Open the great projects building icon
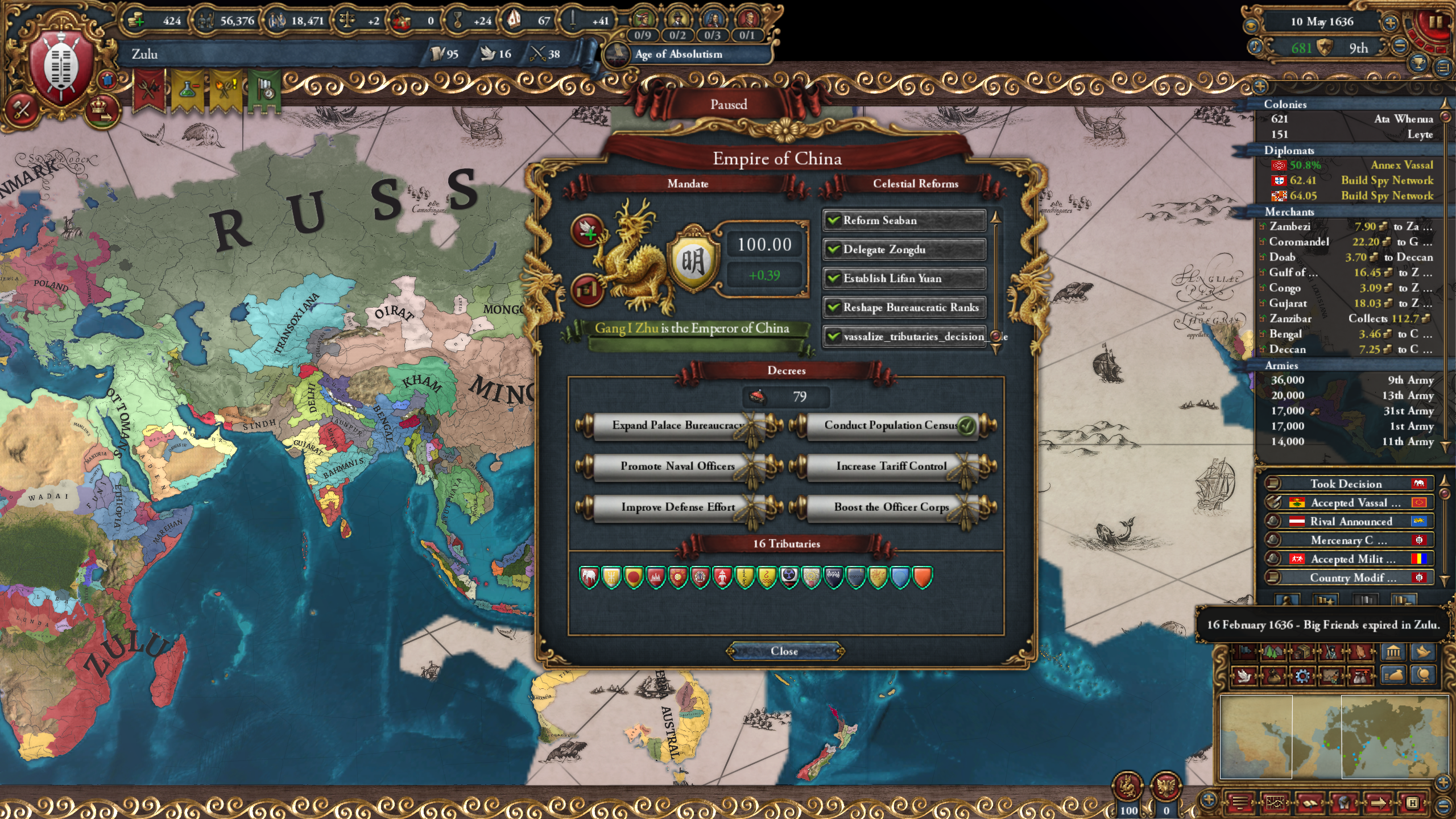 coord(1394,652)
